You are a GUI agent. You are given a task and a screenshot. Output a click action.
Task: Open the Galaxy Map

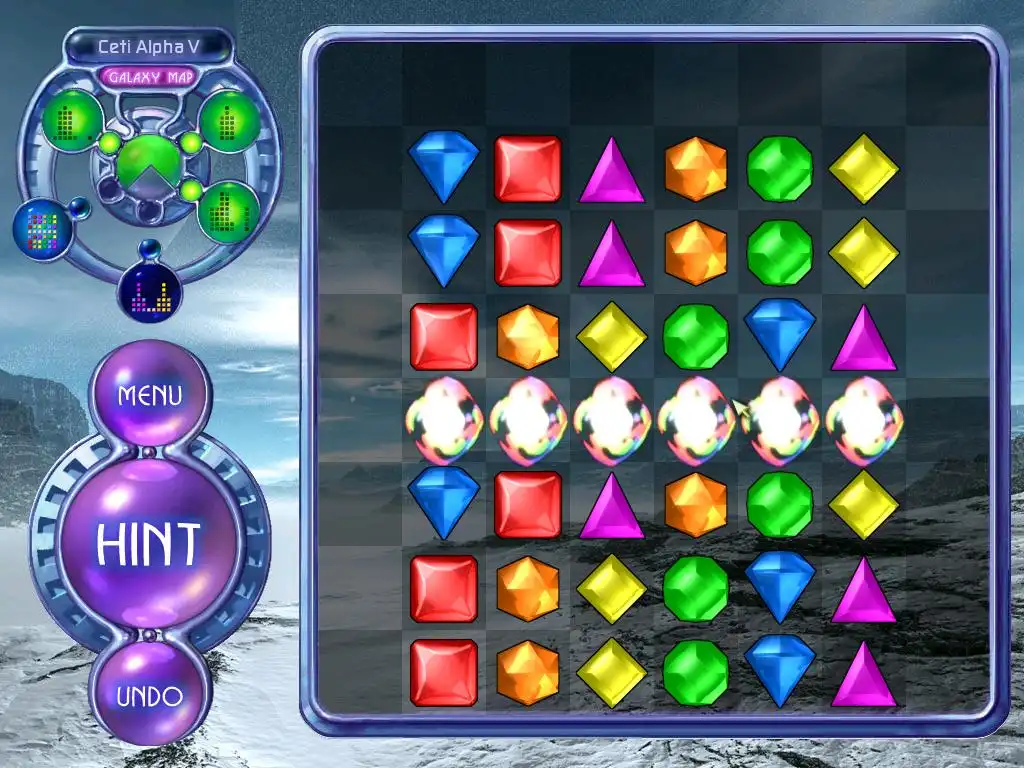click(149, 76)
